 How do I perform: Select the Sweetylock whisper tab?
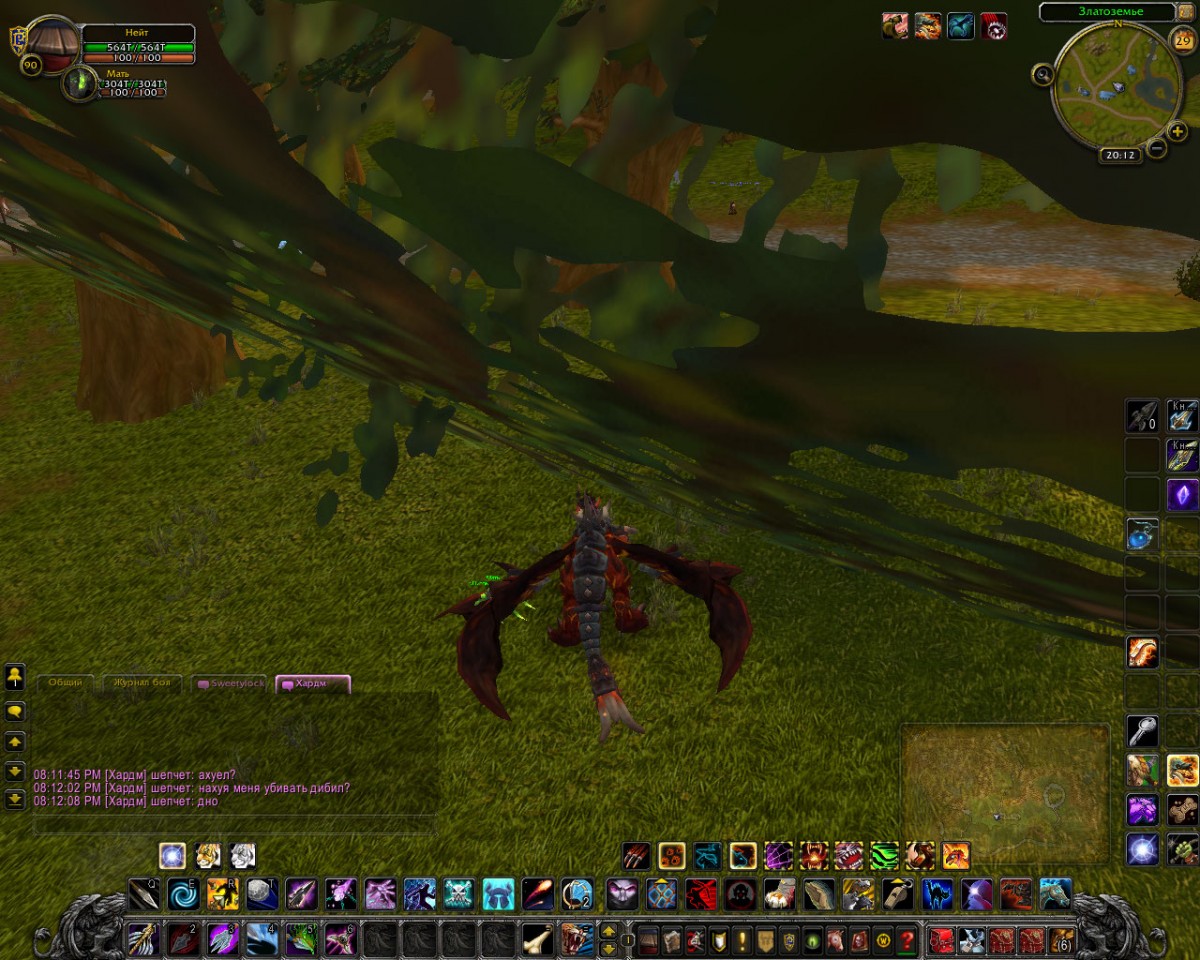(x=231, y=683)
